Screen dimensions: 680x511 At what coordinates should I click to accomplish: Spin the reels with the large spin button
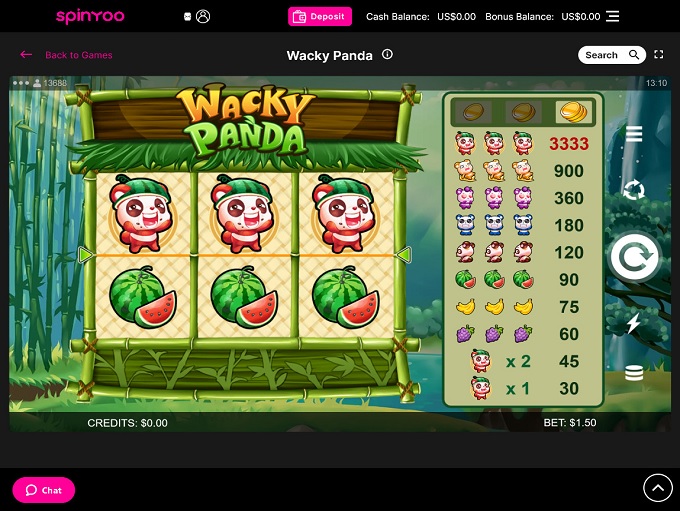[634, 258]
